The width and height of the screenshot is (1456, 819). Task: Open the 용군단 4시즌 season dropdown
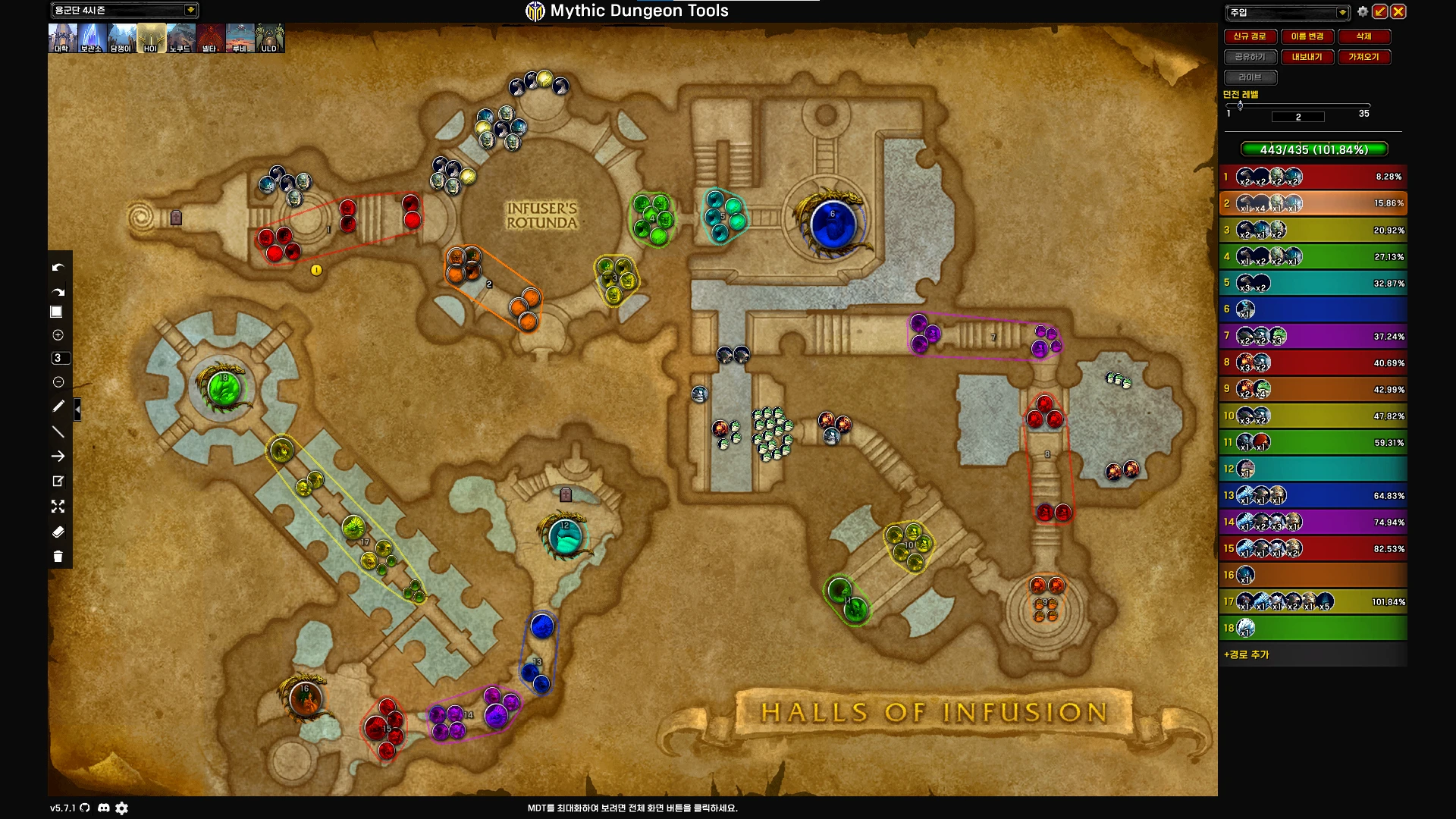pos(190,10)
